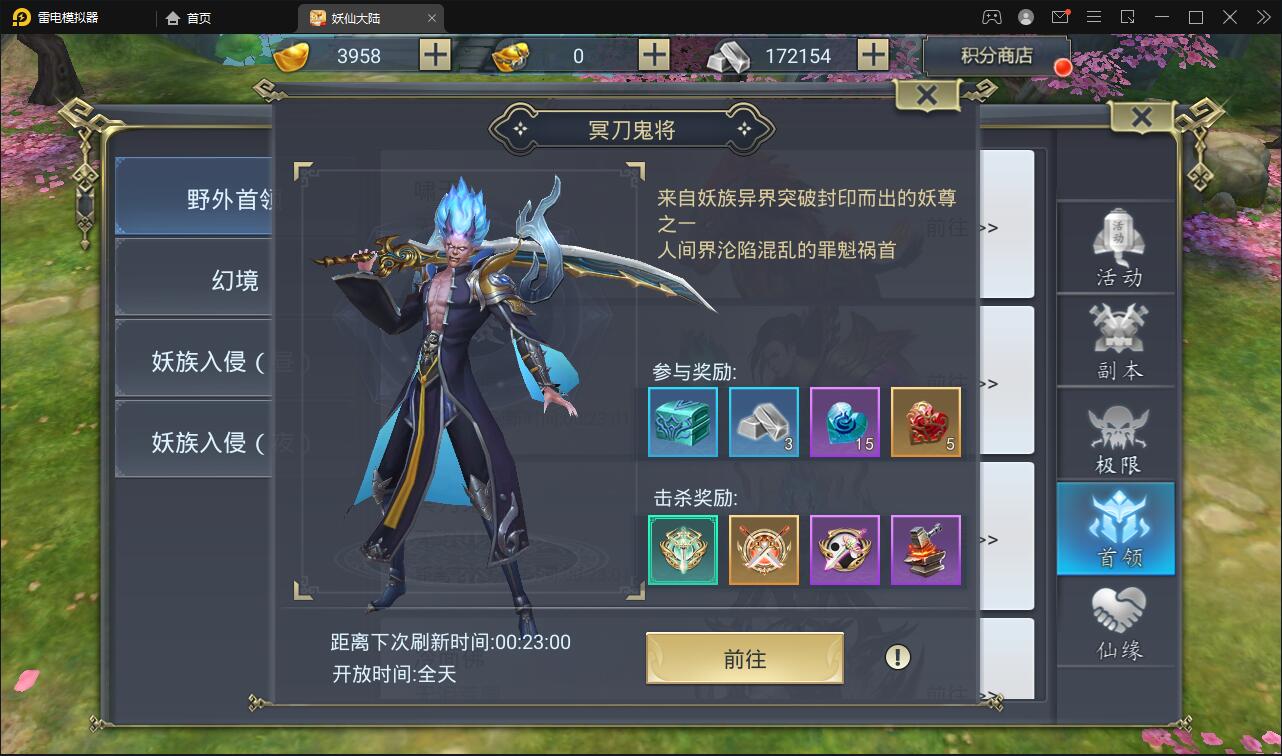The image size is (1282, 756).
Task: Click the exclamation icon beside 前往 button
Action: click(897, 658)
